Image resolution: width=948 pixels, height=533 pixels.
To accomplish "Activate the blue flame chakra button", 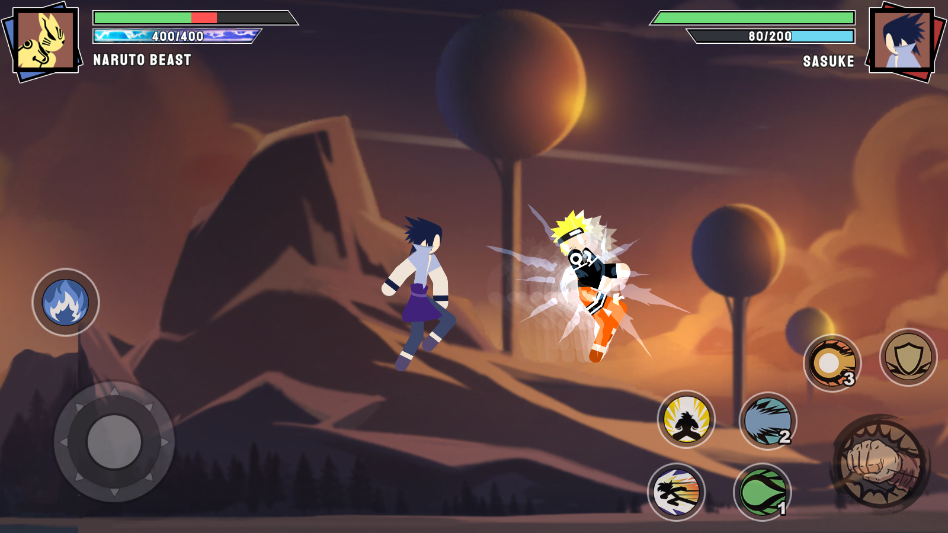I will tap(66, 302).
